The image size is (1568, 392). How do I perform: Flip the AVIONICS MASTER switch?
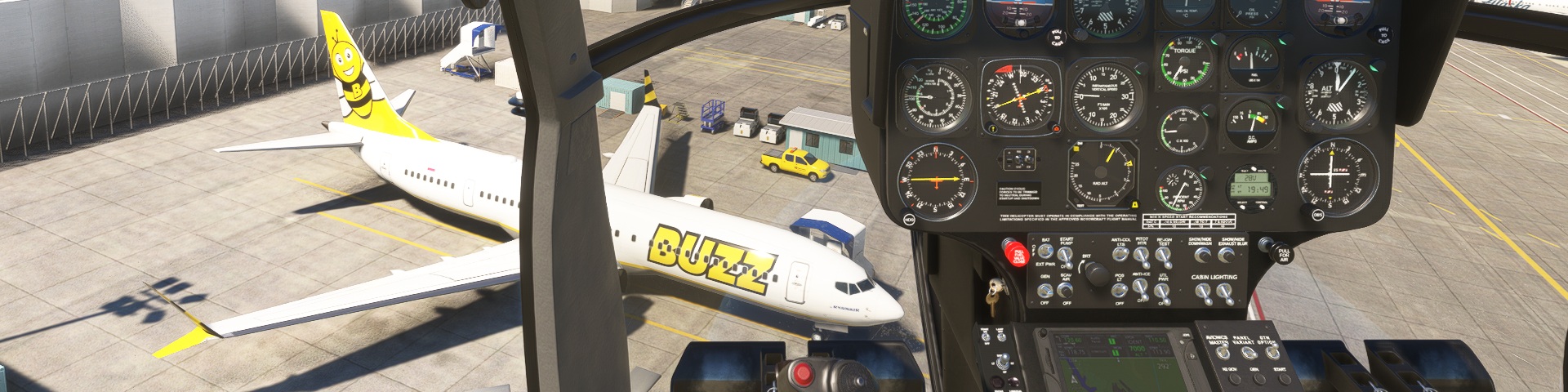(x=1223, y=353)
